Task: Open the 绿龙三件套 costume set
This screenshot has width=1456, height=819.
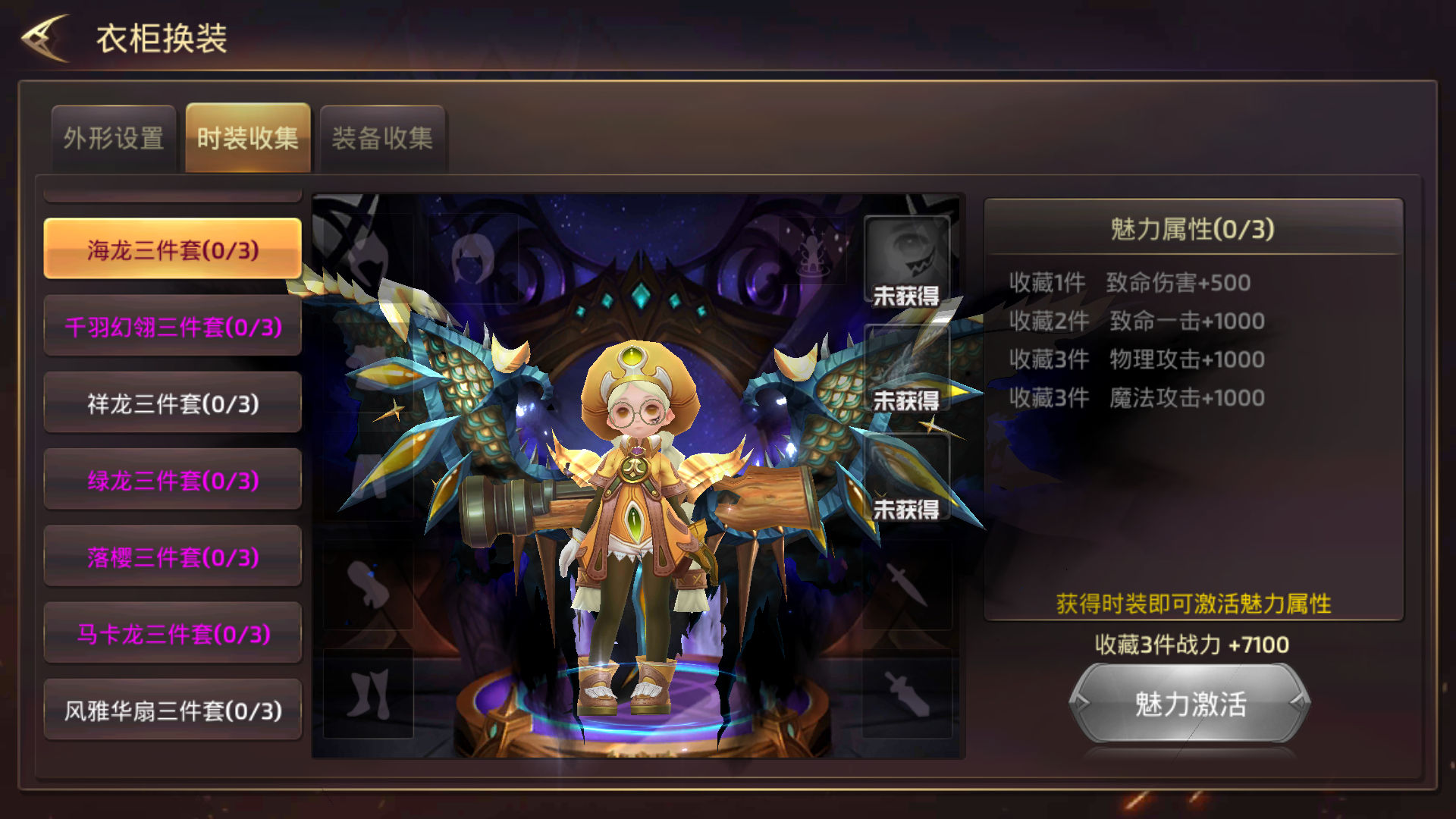Action: [173, 480]
